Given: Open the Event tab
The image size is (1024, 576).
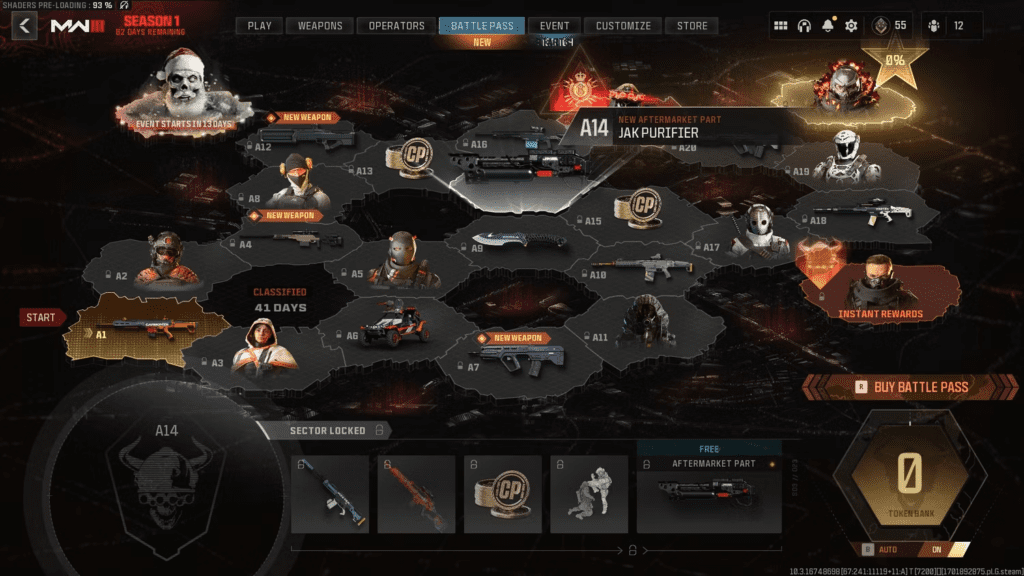Looking at the screenshot, I should coord(554,26).
